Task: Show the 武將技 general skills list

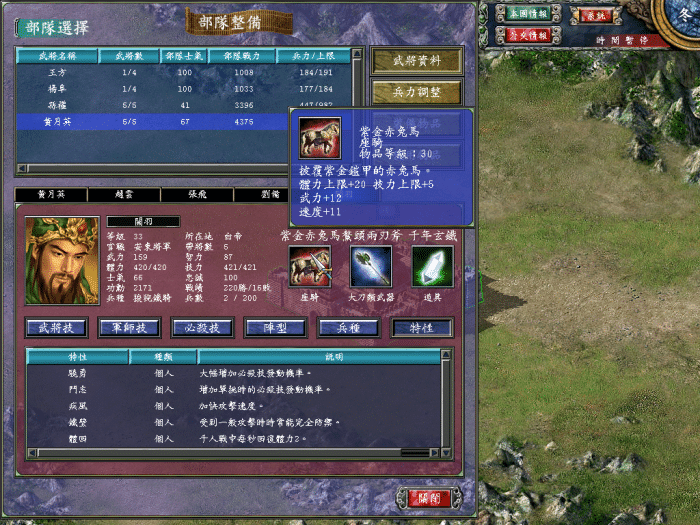Action: tap(56, 328)
